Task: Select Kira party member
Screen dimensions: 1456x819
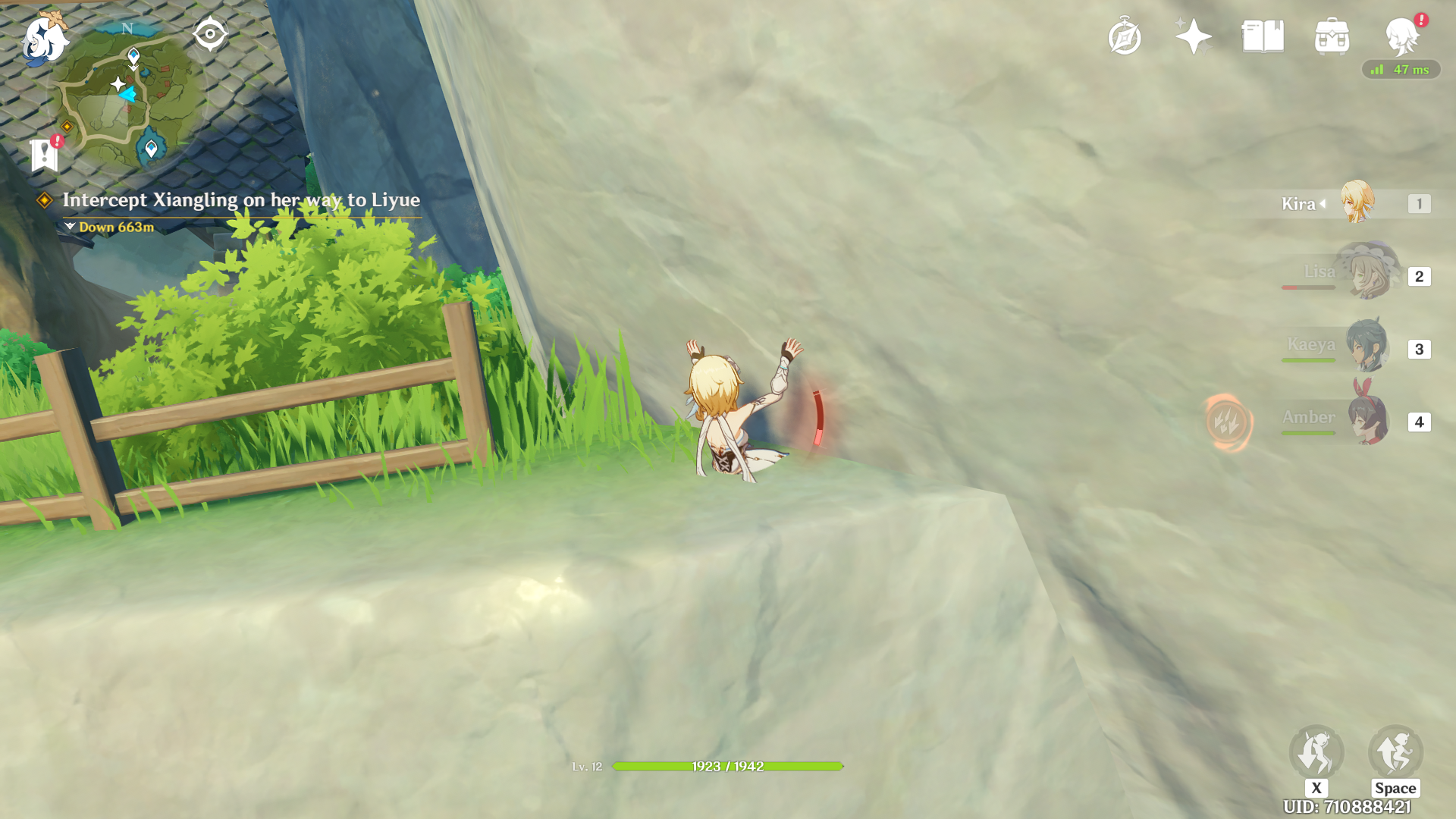Action: pyautogui.click(x=1356, y=202)
